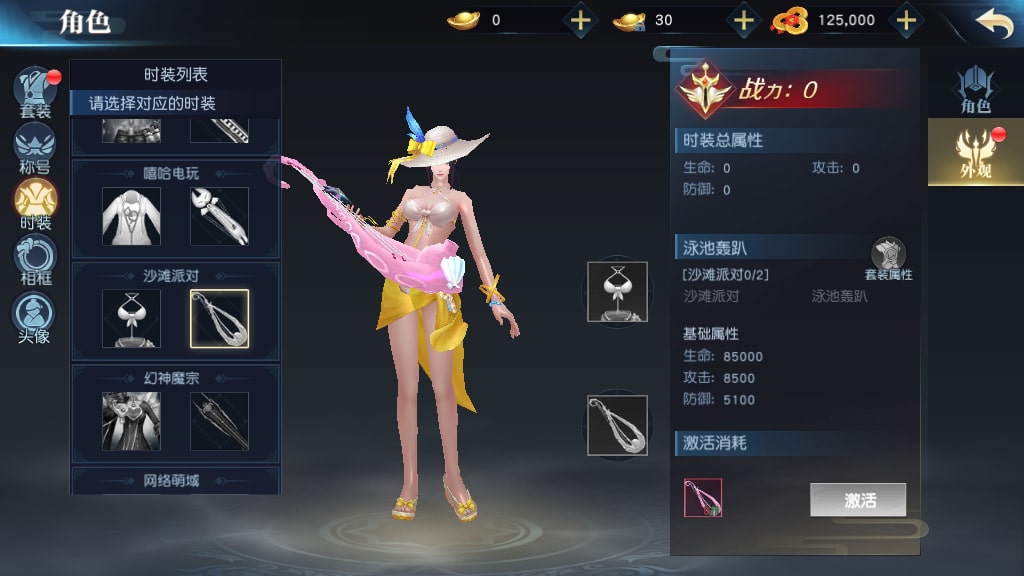Open the 头像 avatar category
The image size is (1024, 576).
(35, 316)
